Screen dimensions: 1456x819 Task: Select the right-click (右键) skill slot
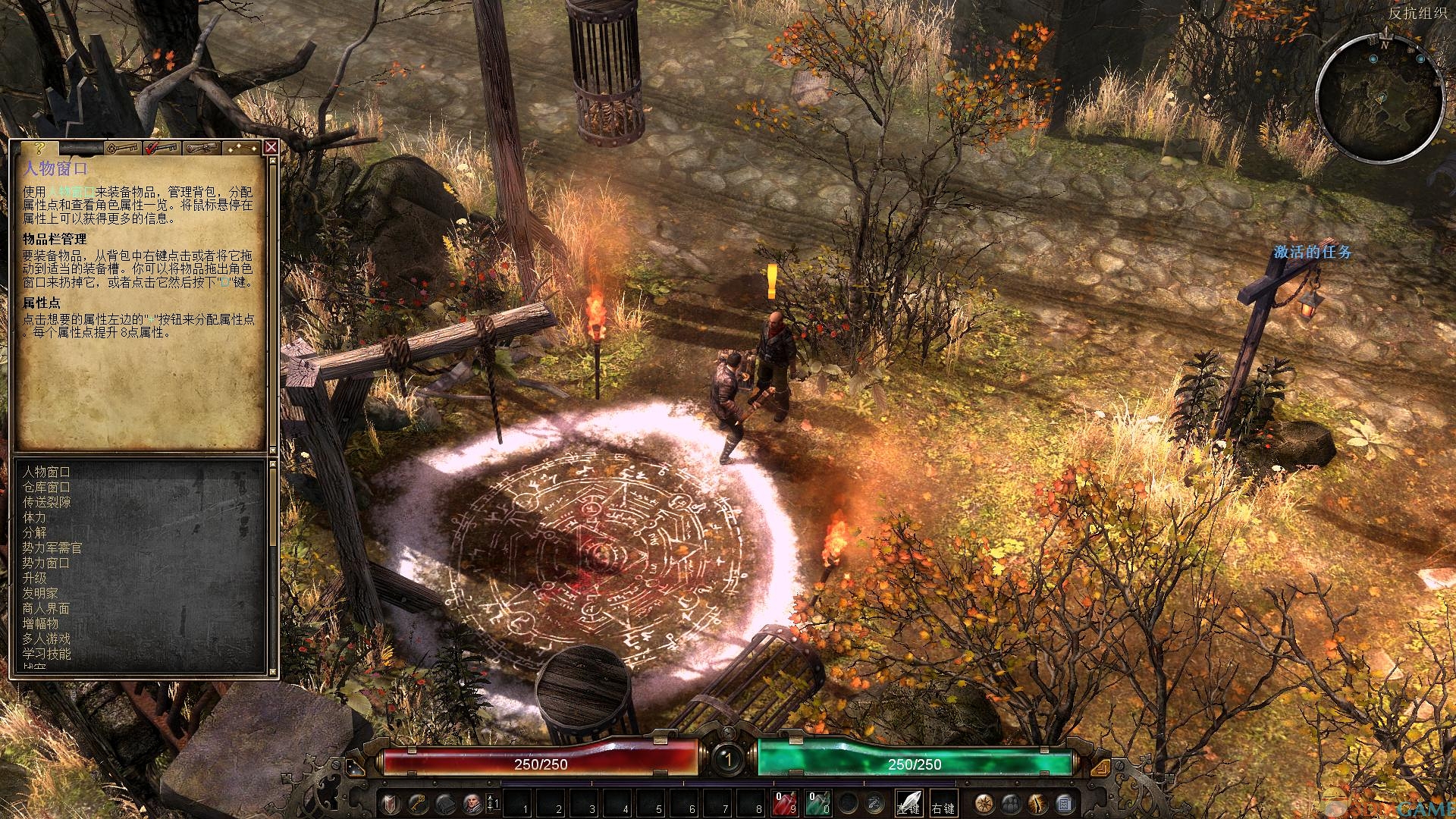(x=943, y=803)
